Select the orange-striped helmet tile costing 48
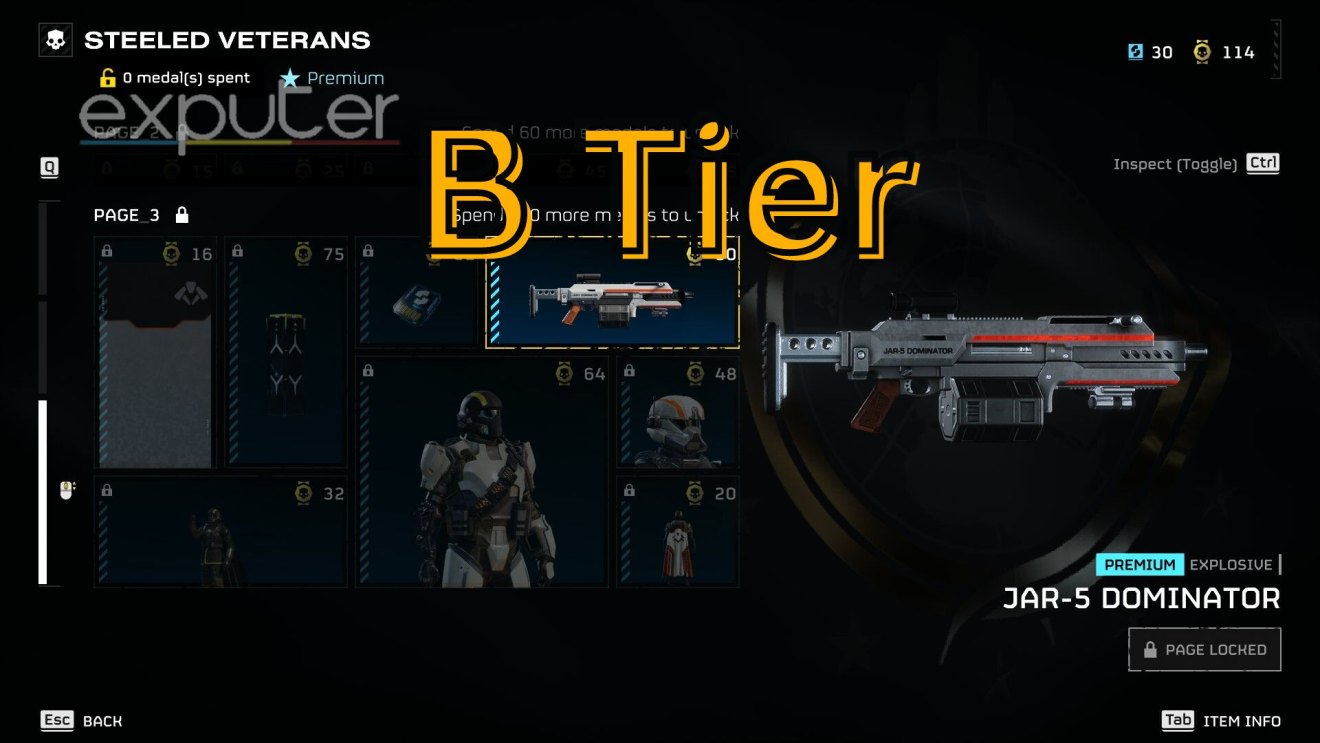Viewport: 1320px width, 743px height. coord(679,414)
